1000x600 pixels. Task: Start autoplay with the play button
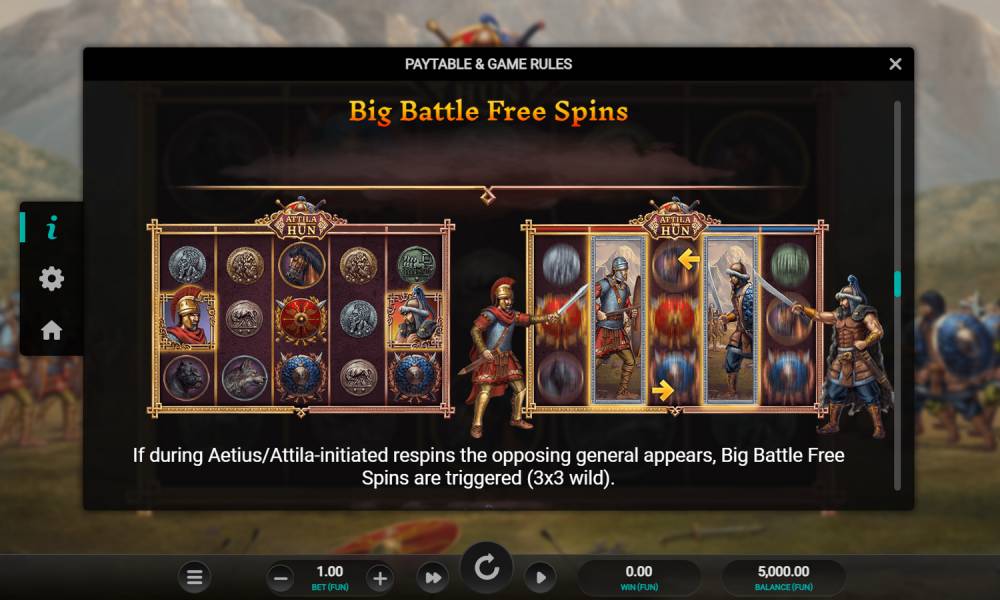click(x=540, y=577)
